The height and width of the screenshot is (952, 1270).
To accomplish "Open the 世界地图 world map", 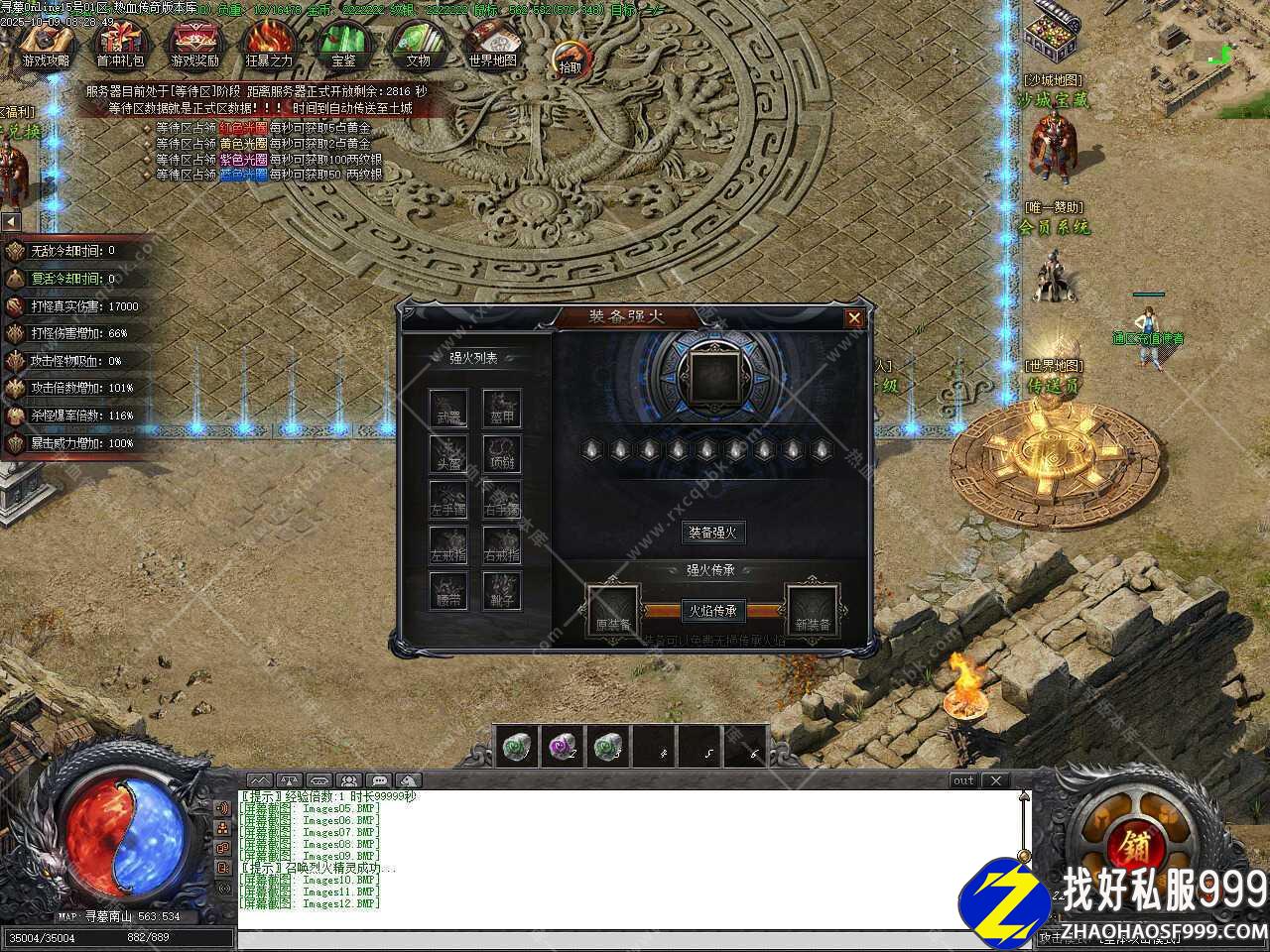I will (x=492, y=45).
